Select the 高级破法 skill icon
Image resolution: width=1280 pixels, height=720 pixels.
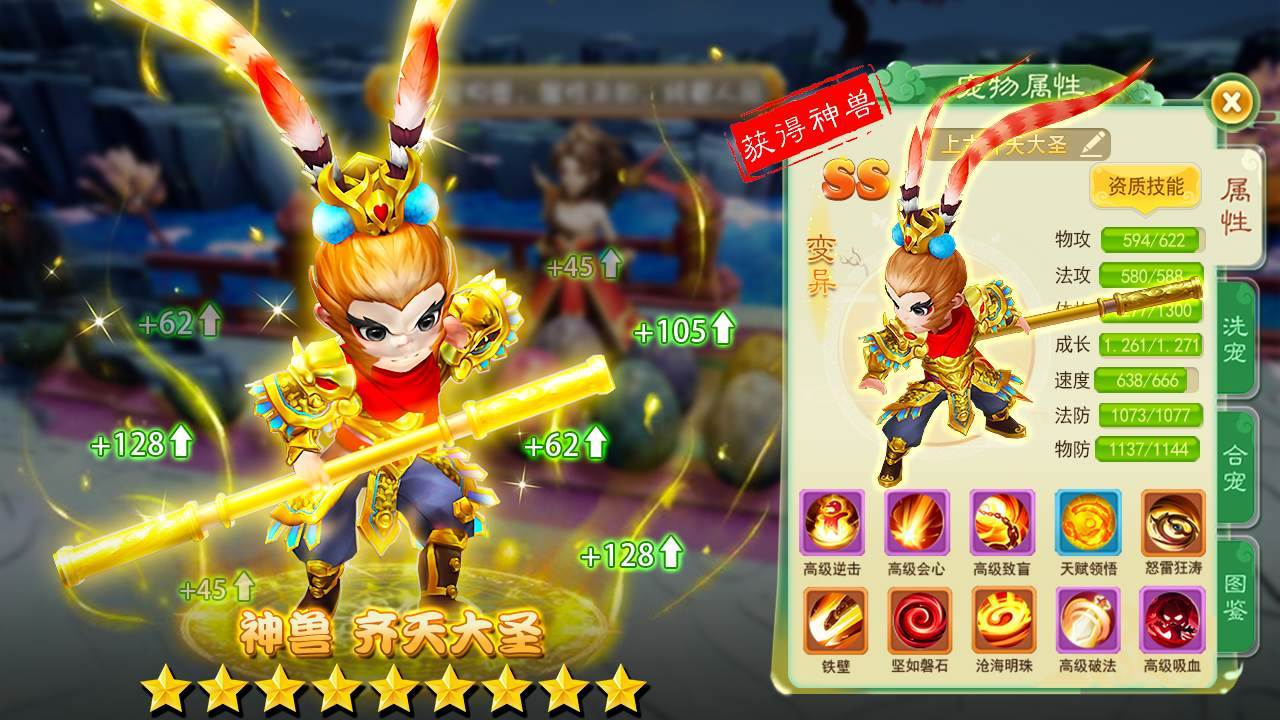(1088, 620)
